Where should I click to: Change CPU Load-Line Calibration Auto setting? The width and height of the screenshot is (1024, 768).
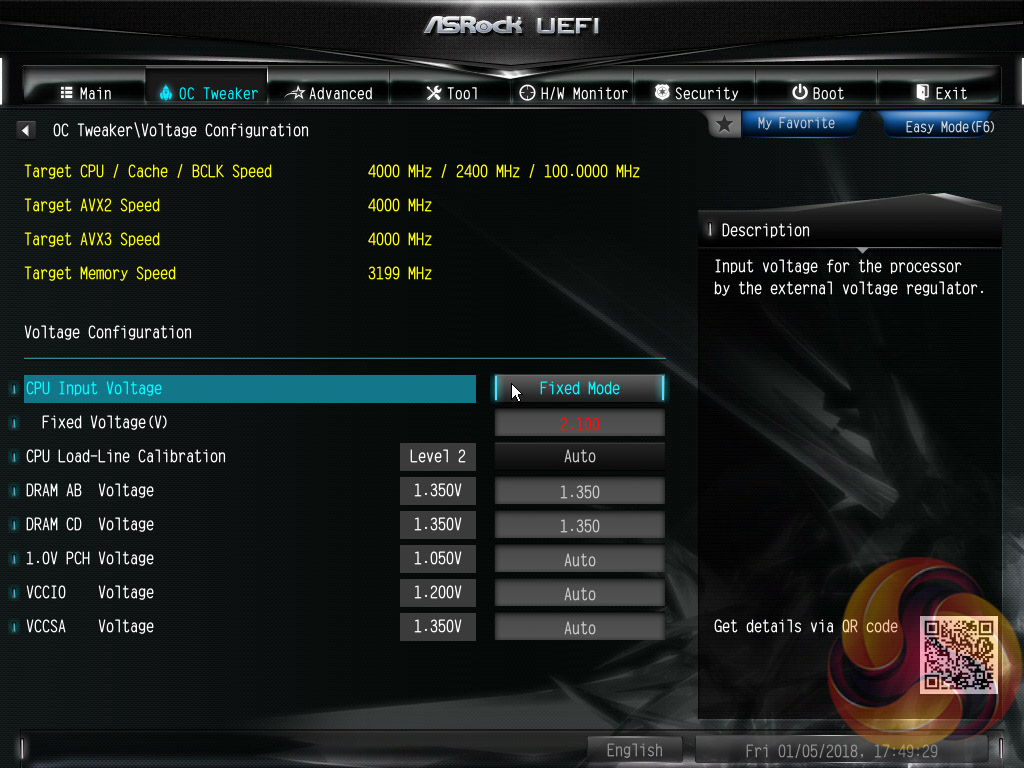(x=580, y=456)
